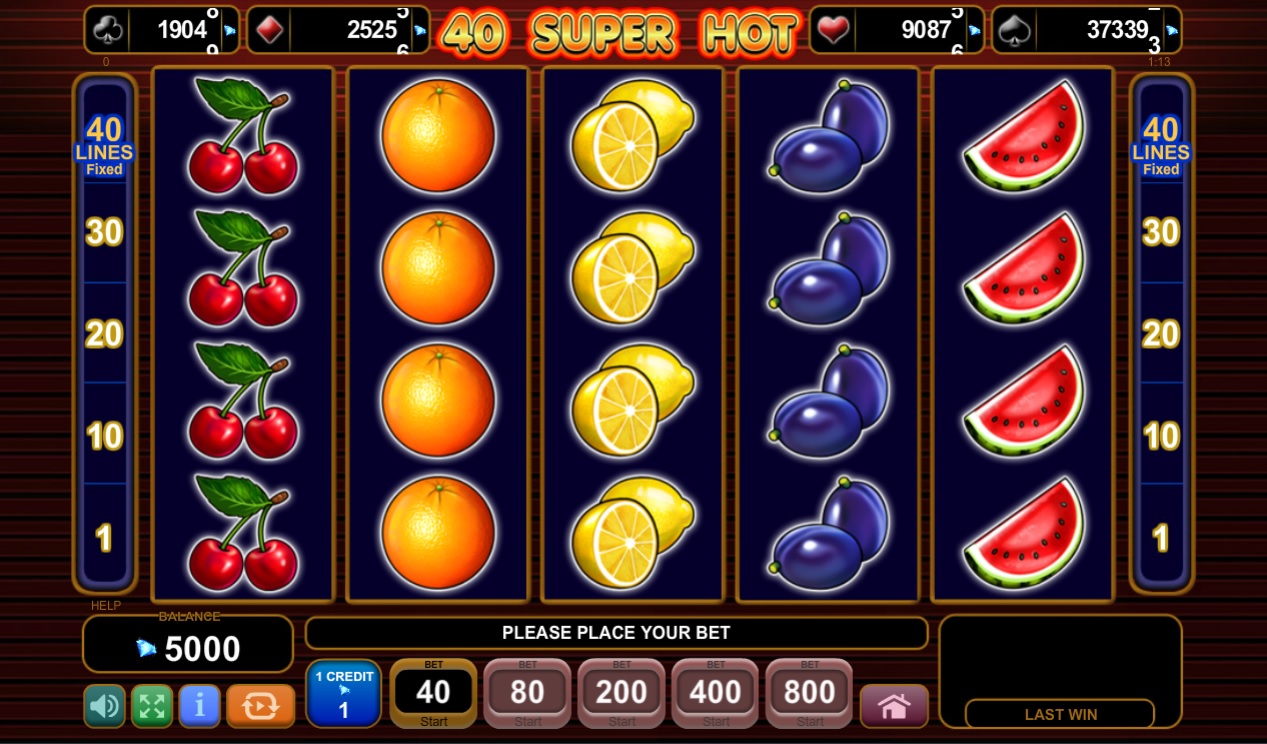Open the diamonds jackpot counter

click(x=338, y=30)
